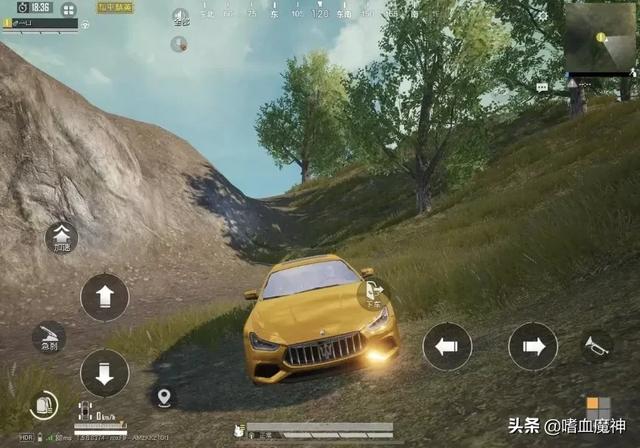Honk the car horn
640x448 pixels.
click(597, 347)
